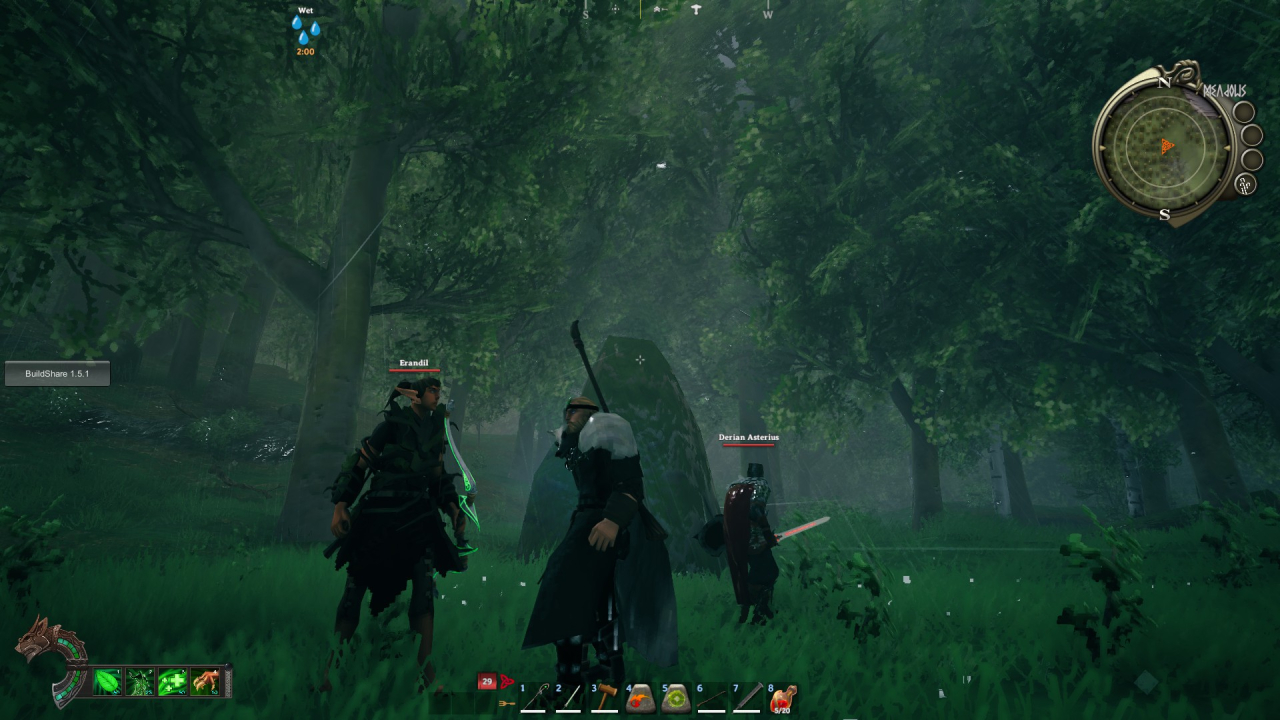Click the fork icon left of the hotbar
This screenshot has width=1280, height=720.
505,704
